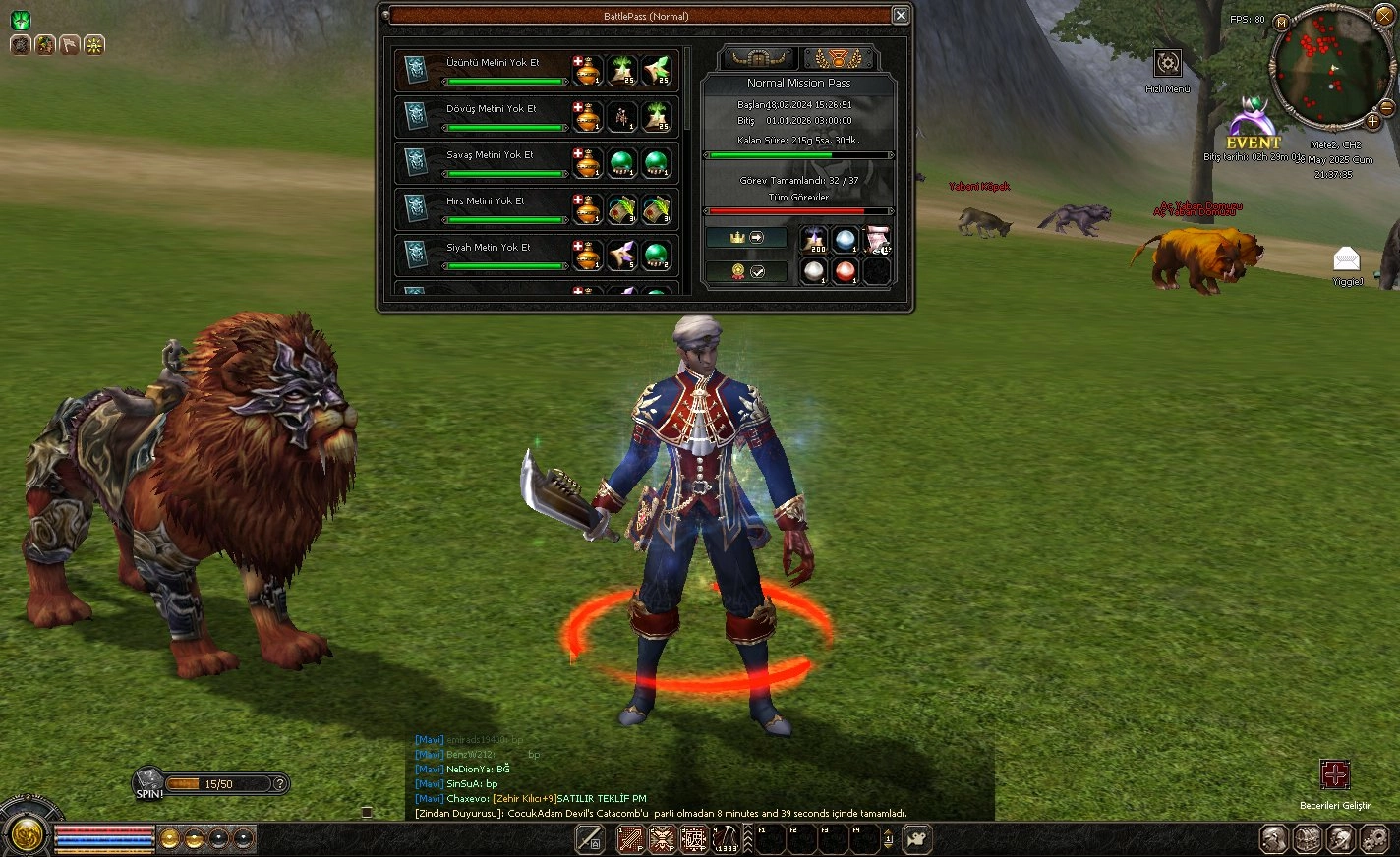Viewport: 1400px width, 857px height.
Task: Switch to the gate mission tab
Action: (x=758, y=58)
